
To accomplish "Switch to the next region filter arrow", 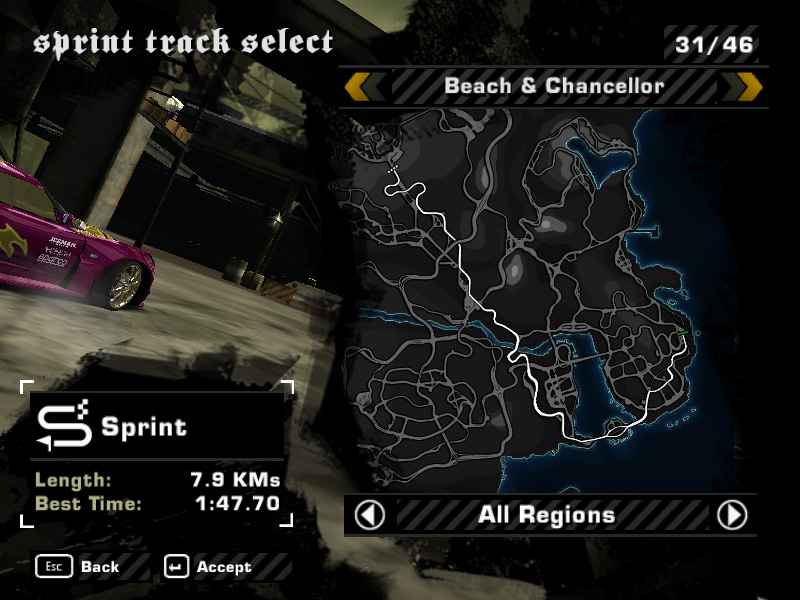I will point(732,515).
